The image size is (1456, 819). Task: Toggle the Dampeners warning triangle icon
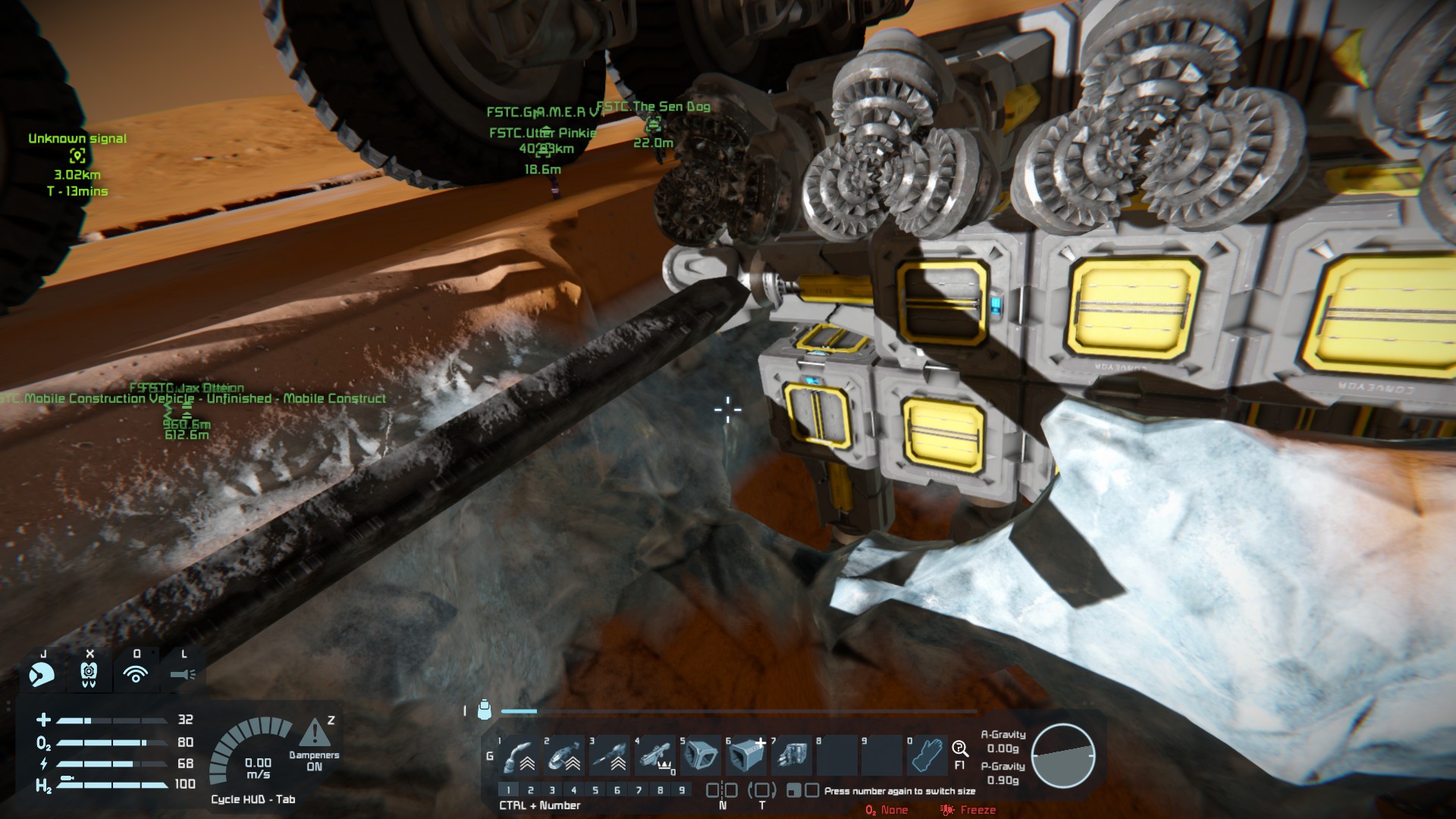coord(314,733)
